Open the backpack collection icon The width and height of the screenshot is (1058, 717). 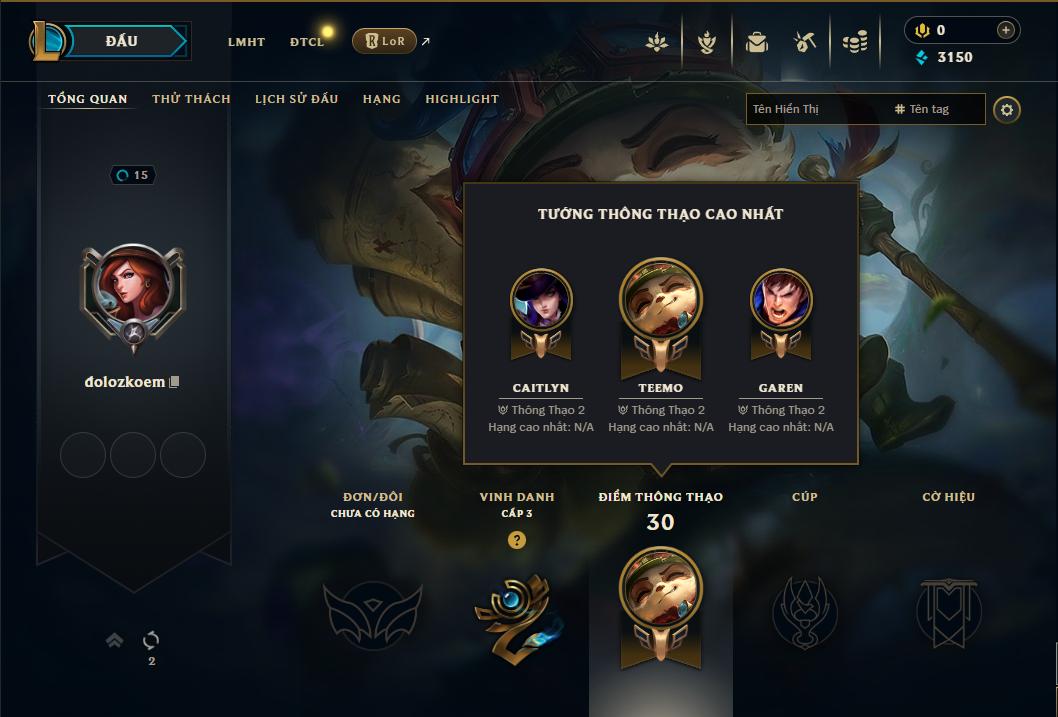click(756, 42)
